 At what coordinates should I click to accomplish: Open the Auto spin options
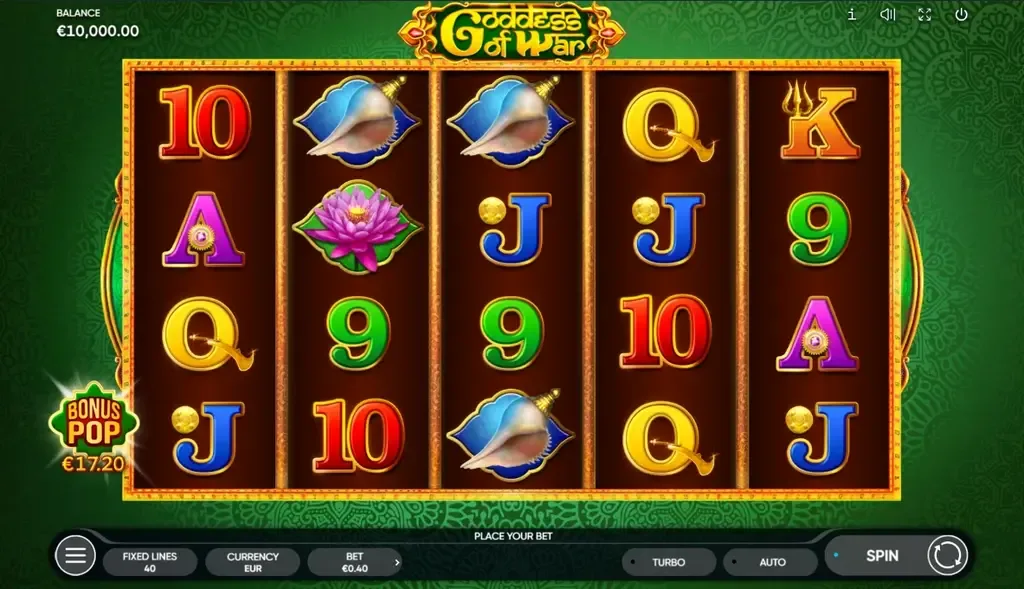(771, 562)
